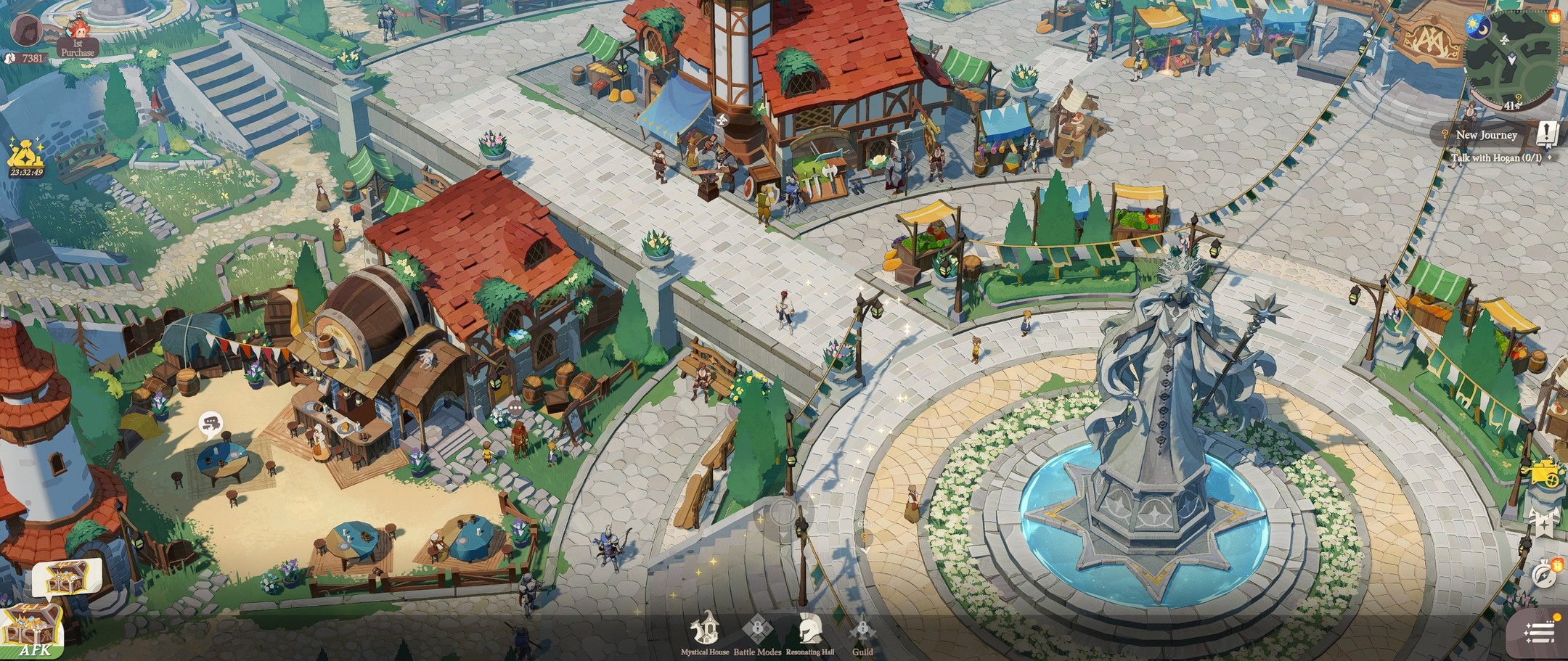
Task: Open the quest book with exclamation mark
Action: pyautogui.click(x=1547, y=134)
